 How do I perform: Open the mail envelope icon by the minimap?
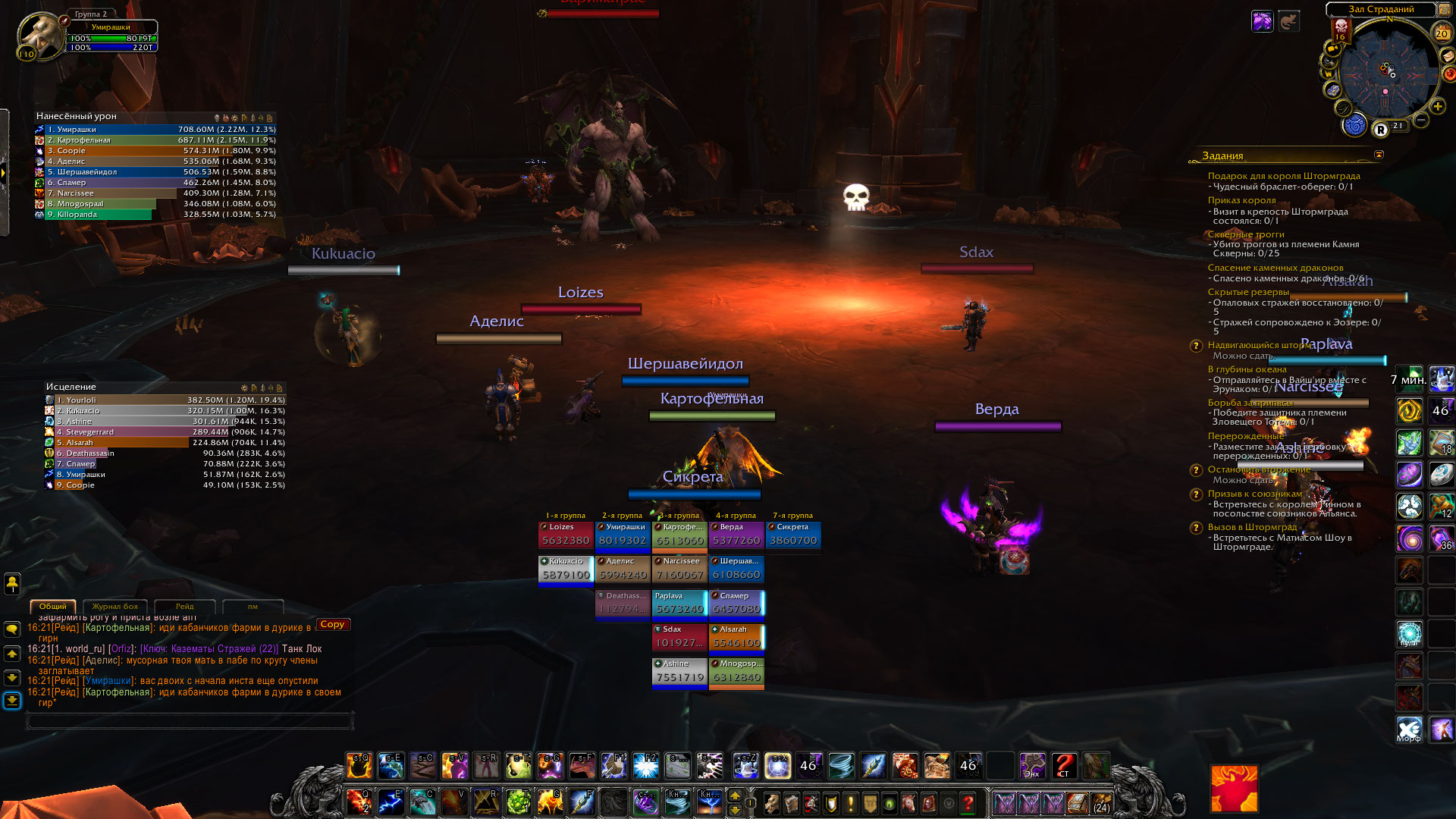1446,56
